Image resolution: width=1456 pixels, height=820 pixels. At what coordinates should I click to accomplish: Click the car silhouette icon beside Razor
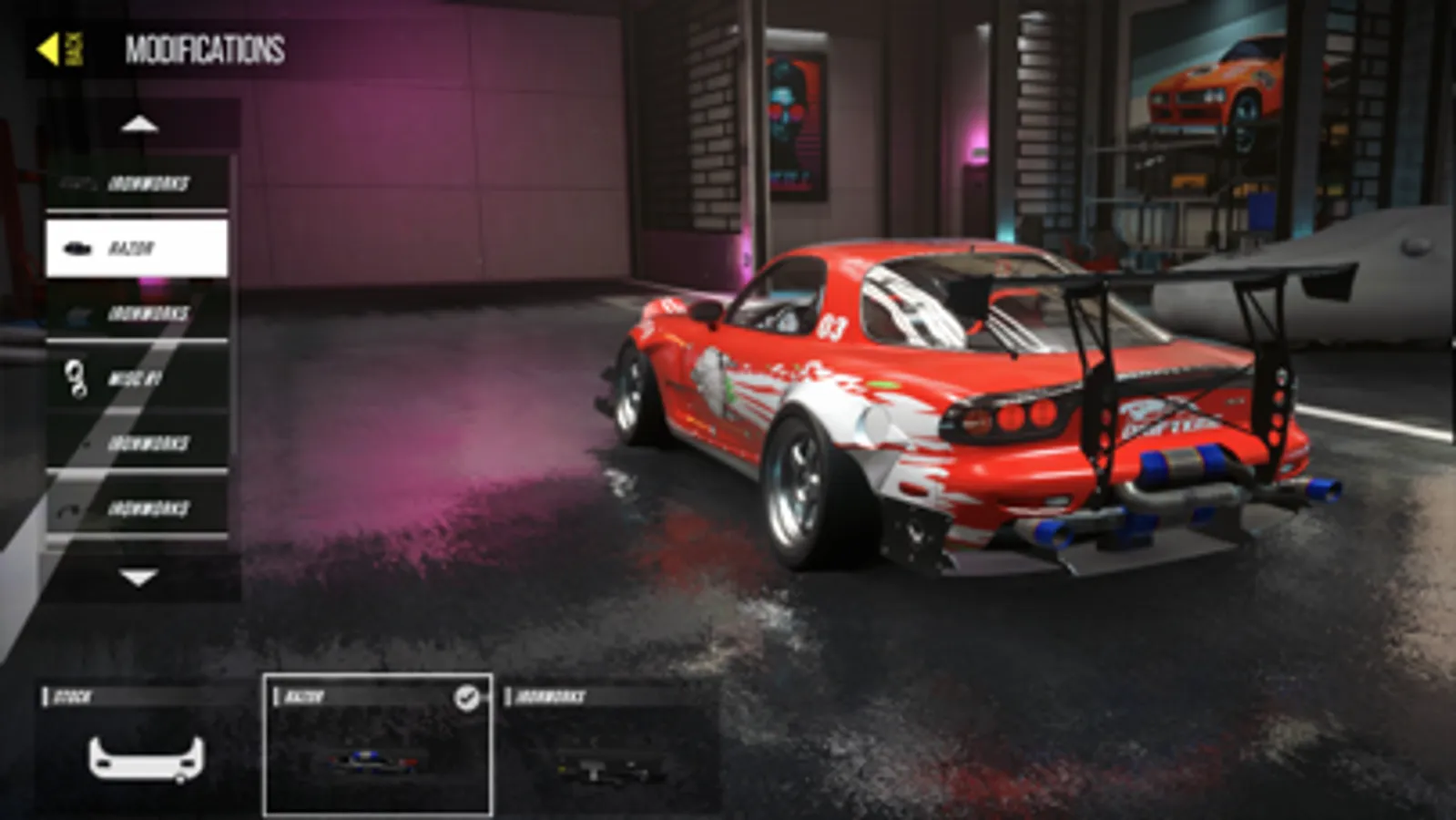[76, 246]
